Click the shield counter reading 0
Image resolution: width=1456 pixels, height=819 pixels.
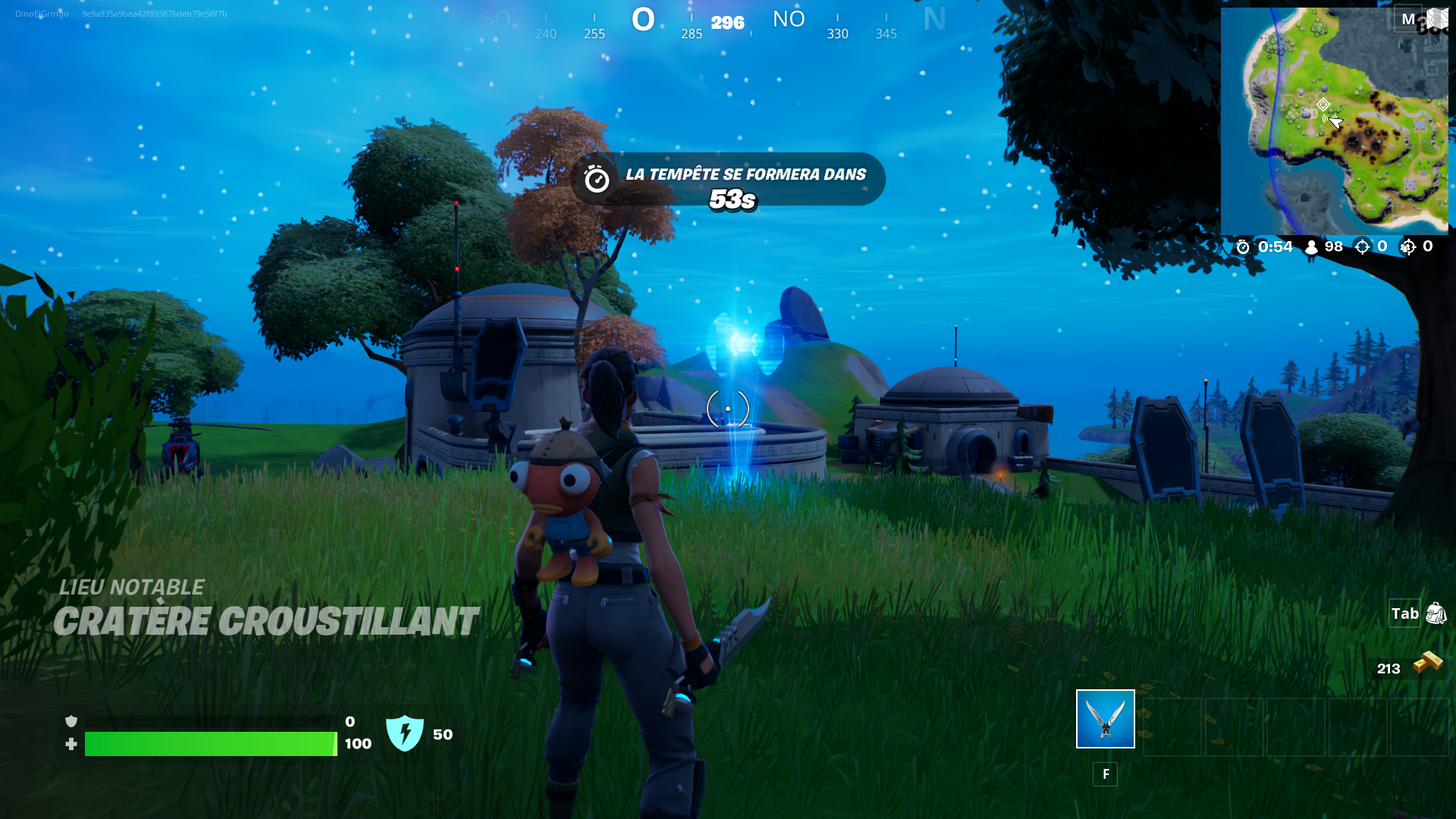click(x=350, y=720)
